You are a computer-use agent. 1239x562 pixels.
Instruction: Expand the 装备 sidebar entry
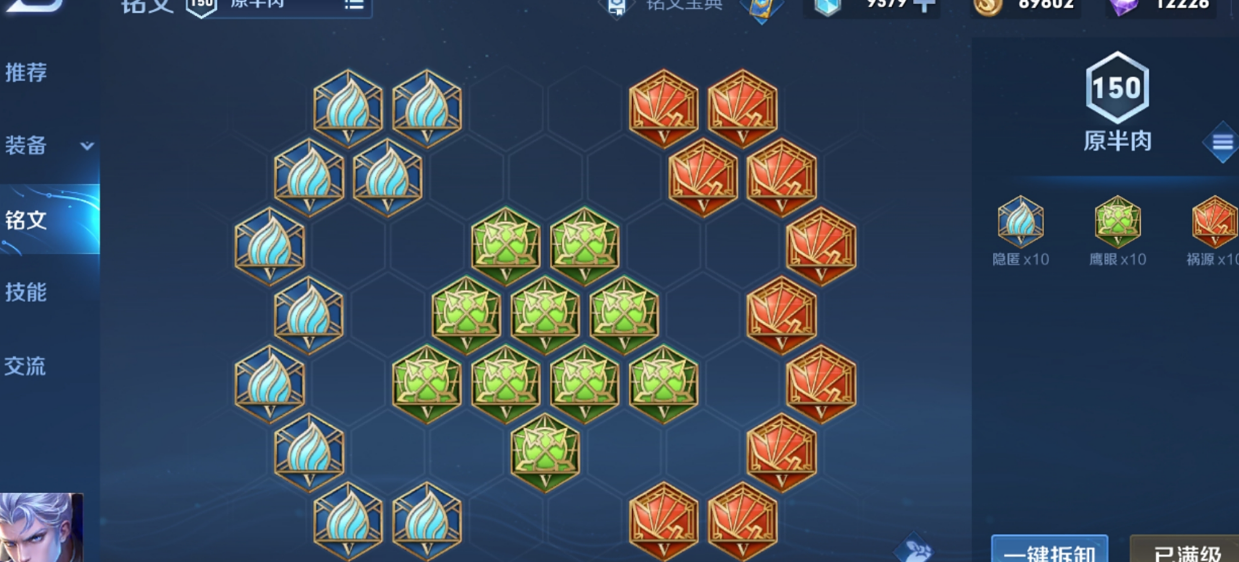[49, 146]
